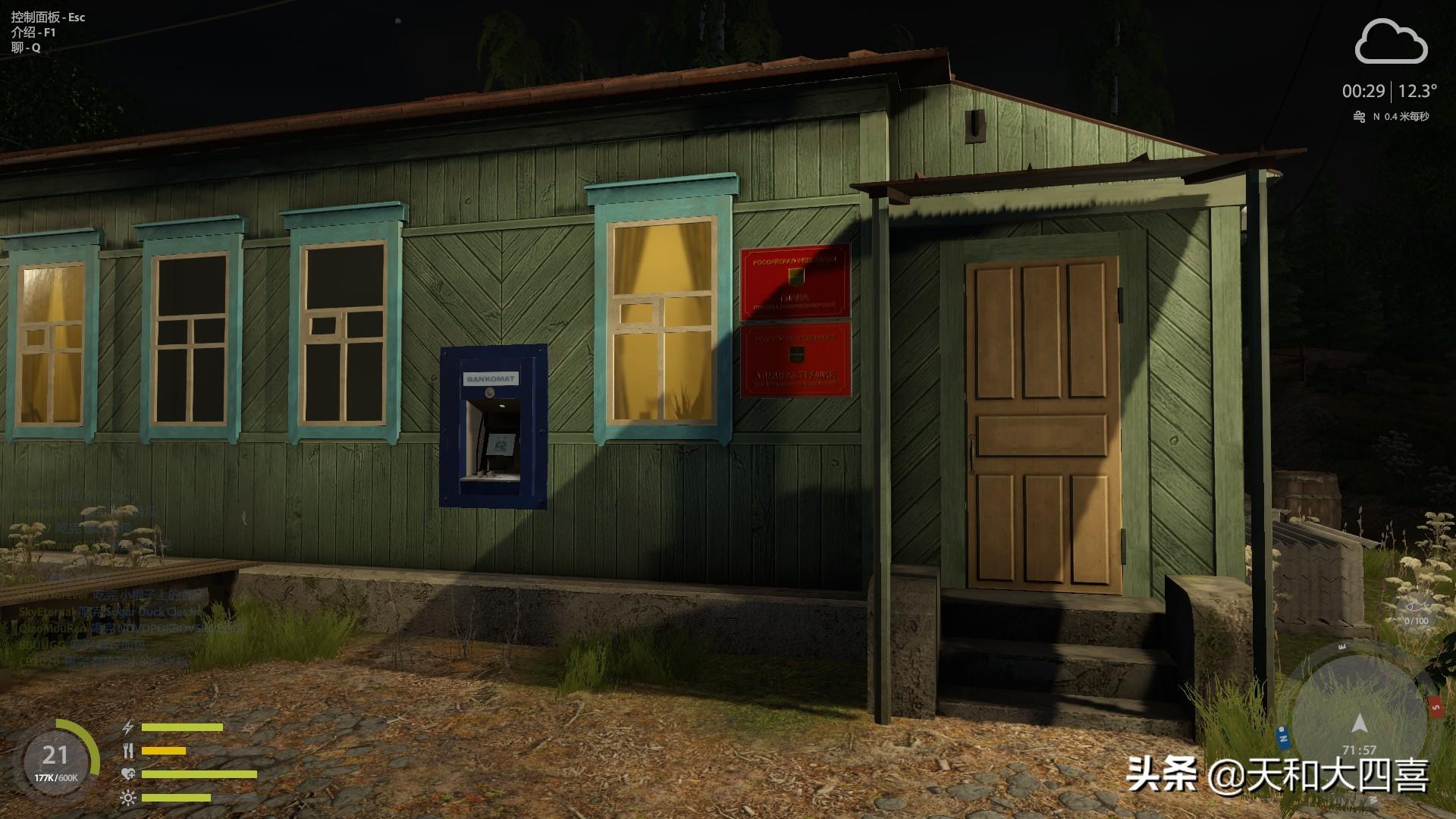This screenshot has height=819, width=1456.
Task: Click the cloud weather icon
Action: pyautogui.click(x=1391, y=43)
